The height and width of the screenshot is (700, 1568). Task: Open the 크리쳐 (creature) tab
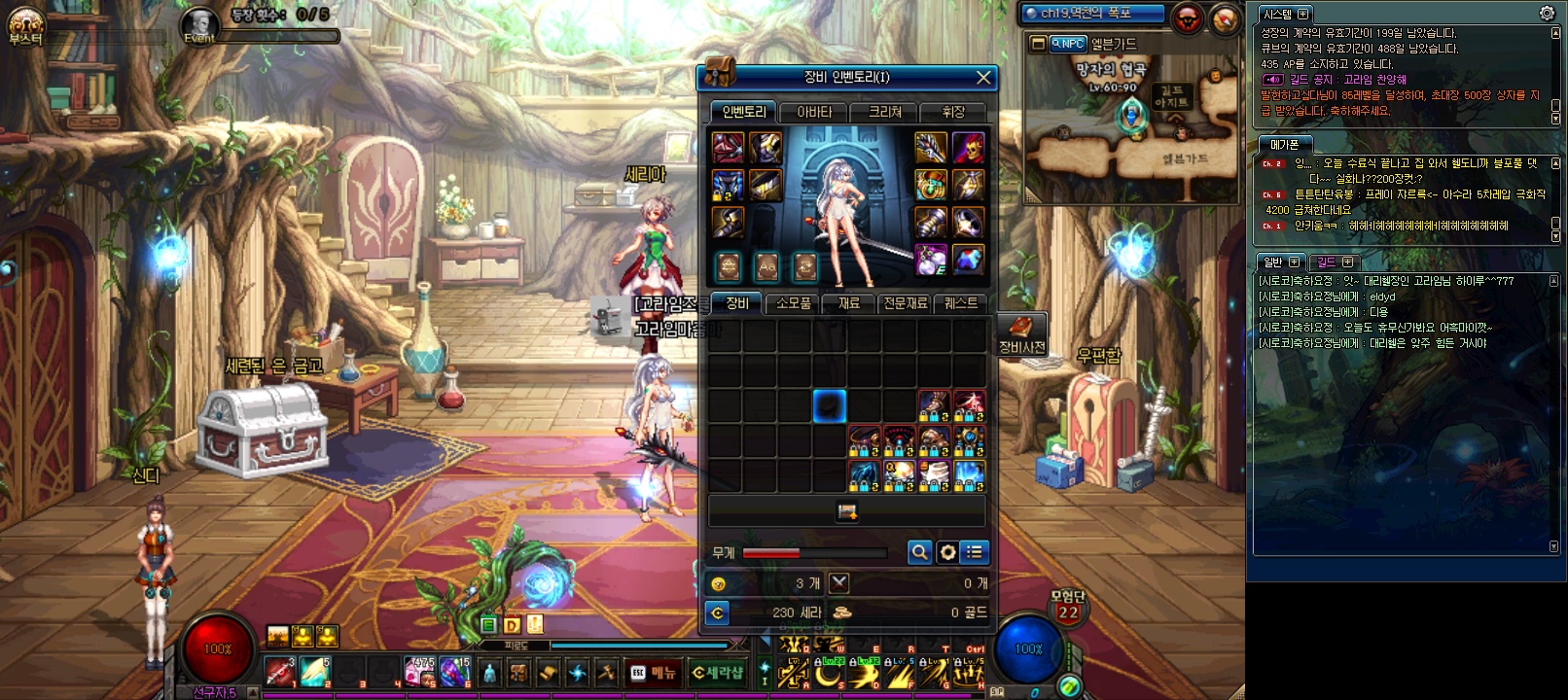(884, 112)
